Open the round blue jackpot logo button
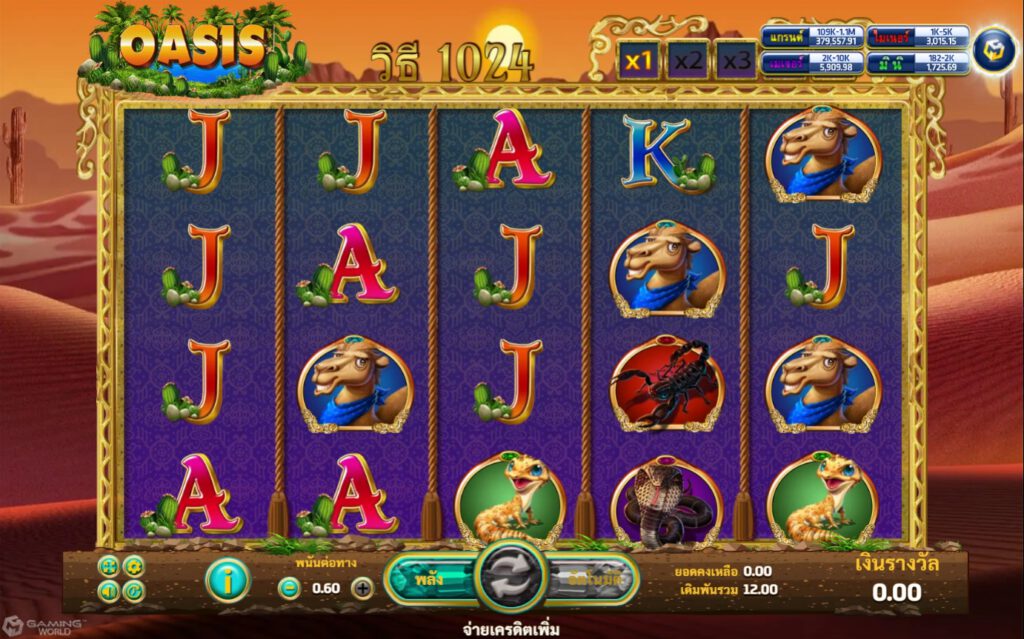This screenshot has height=639, width=1024. [x=995, y=50]
